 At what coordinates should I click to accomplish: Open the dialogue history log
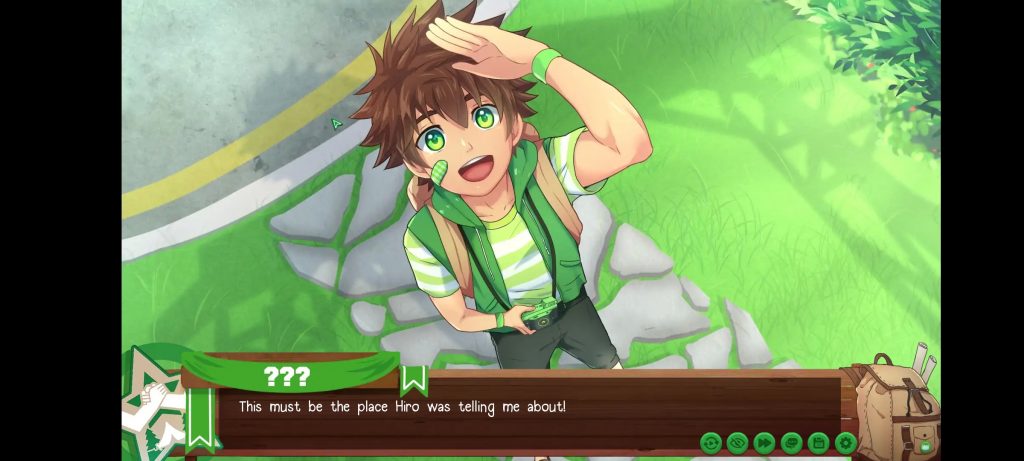pyautogui.click(x=792, y=442)
